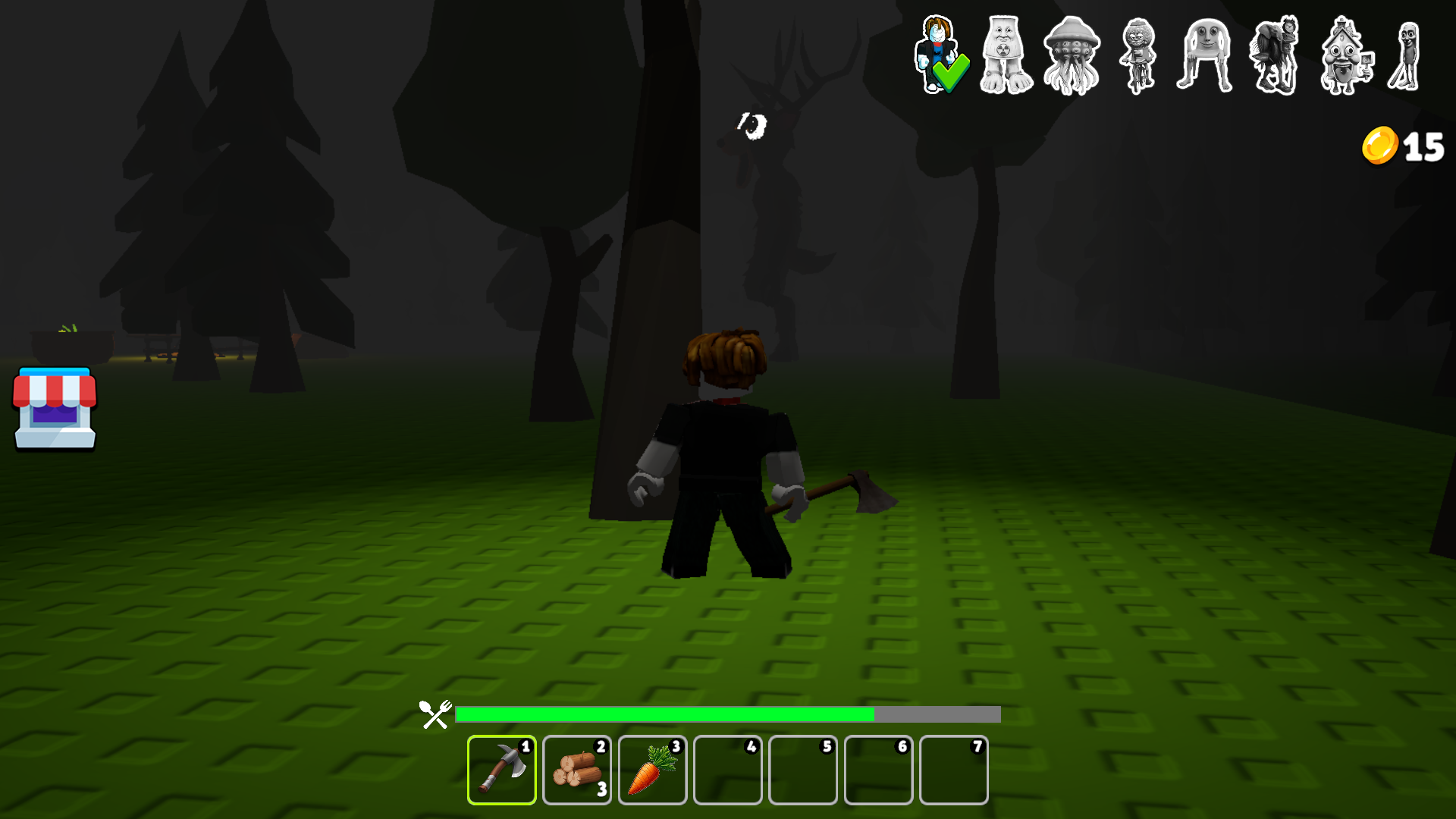
Task: Click empty hotbar slot 5
Action: pos(803,770)
